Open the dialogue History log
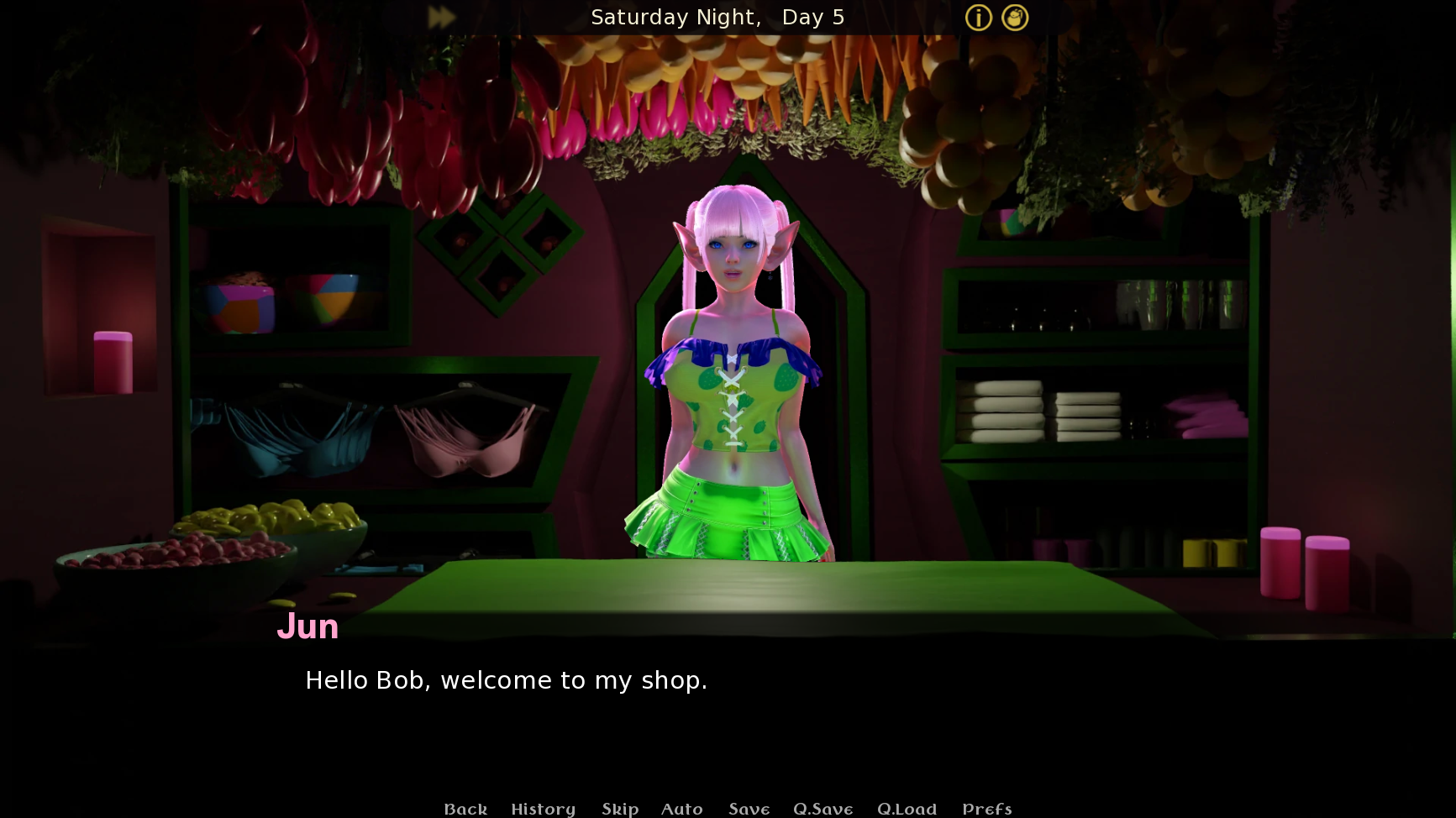Screen dimensions: 1456x818 click(x=543, y=809)
